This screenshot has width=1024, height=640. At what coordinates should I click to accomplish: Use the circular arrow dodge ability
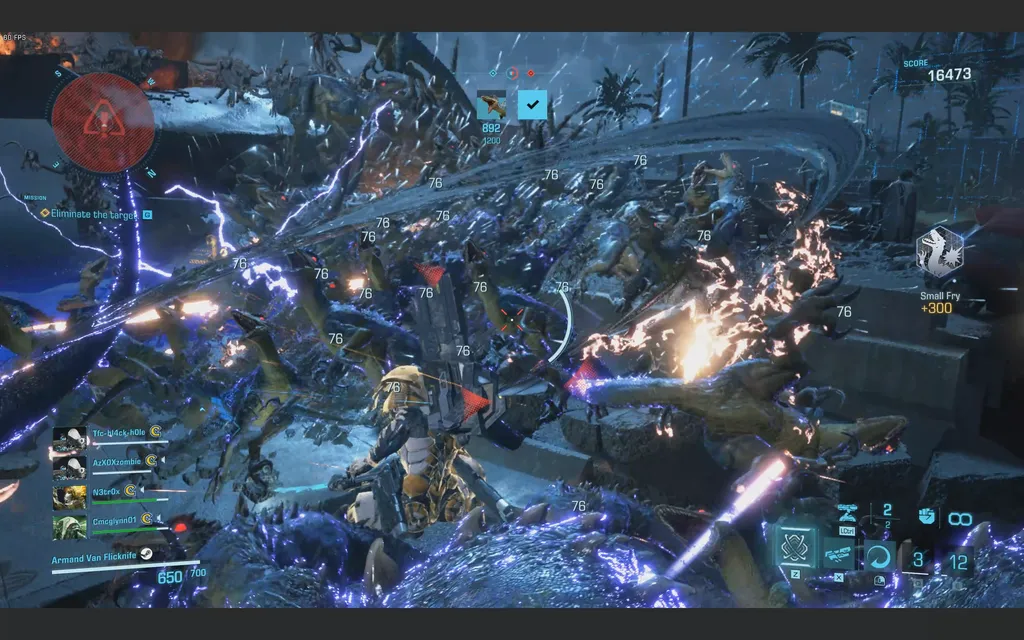click(878, 556)
